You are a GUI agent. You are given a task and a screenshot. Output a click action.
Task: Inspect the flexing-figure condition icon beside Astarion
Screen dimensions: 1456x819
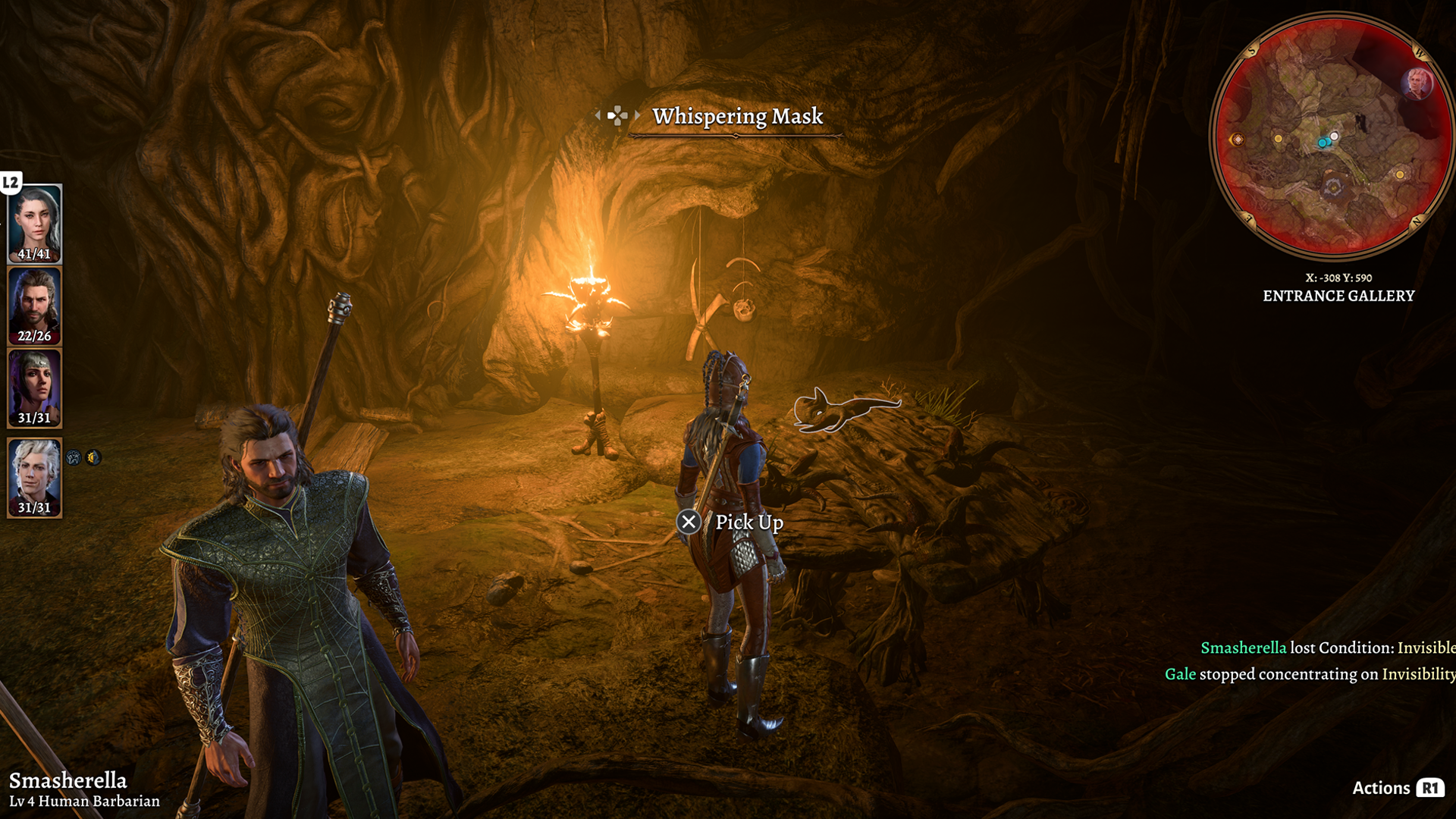tap(74, 457)
